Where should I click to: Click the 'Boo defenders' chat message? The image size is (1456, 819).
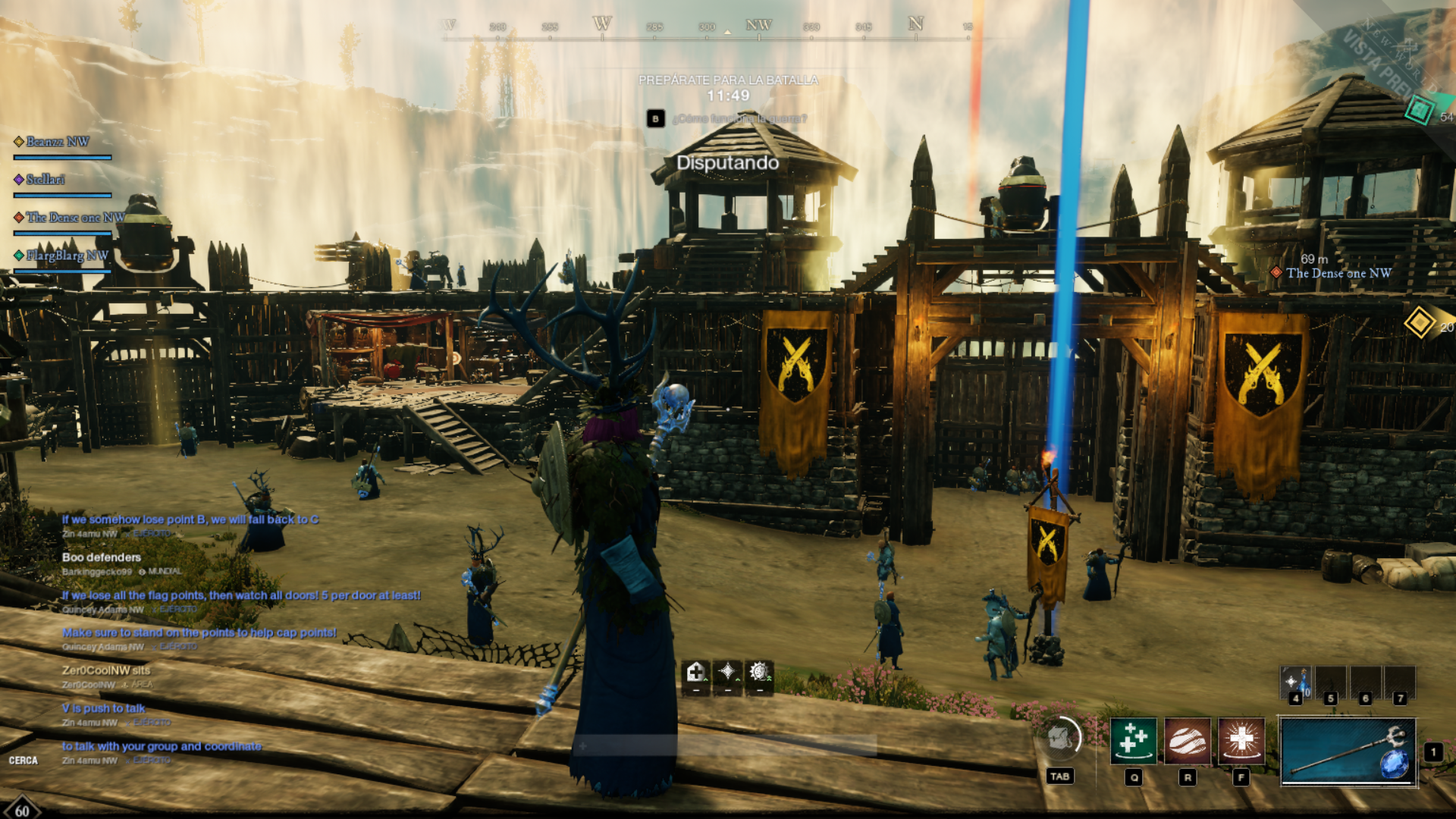pyautogui.click(x=102, y=557)
